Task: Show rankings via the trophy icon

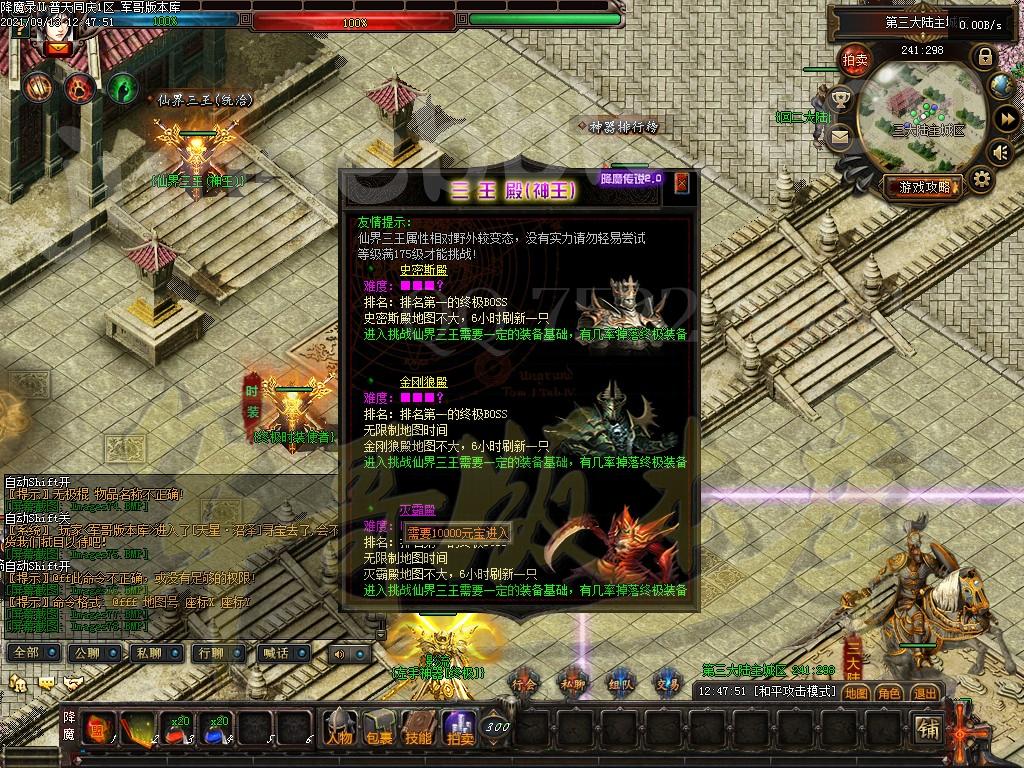Action: coord(841,98)
